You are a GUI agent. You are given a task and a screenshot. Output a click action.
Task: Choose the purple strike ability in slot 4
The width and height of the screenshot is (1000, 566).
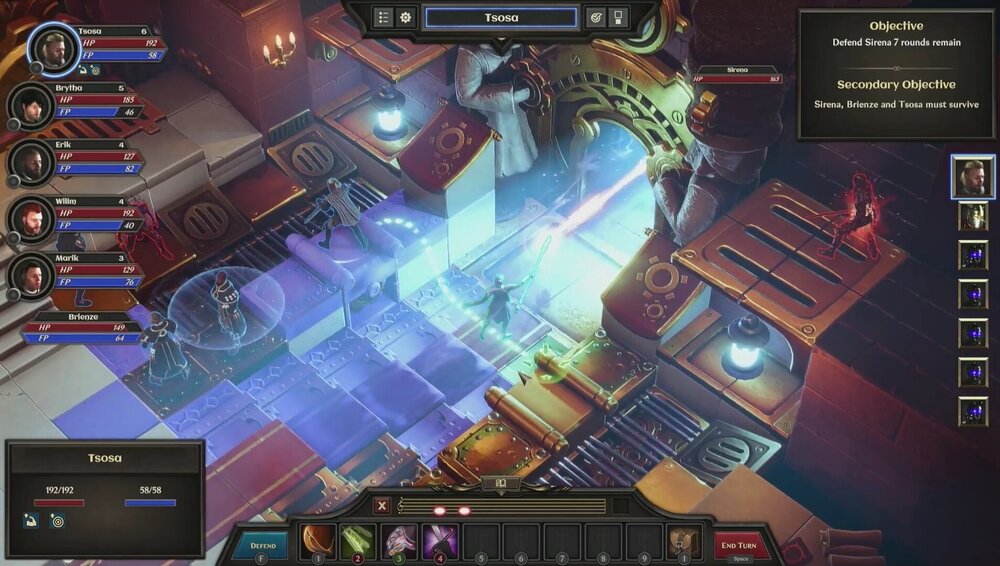(440, 541)
